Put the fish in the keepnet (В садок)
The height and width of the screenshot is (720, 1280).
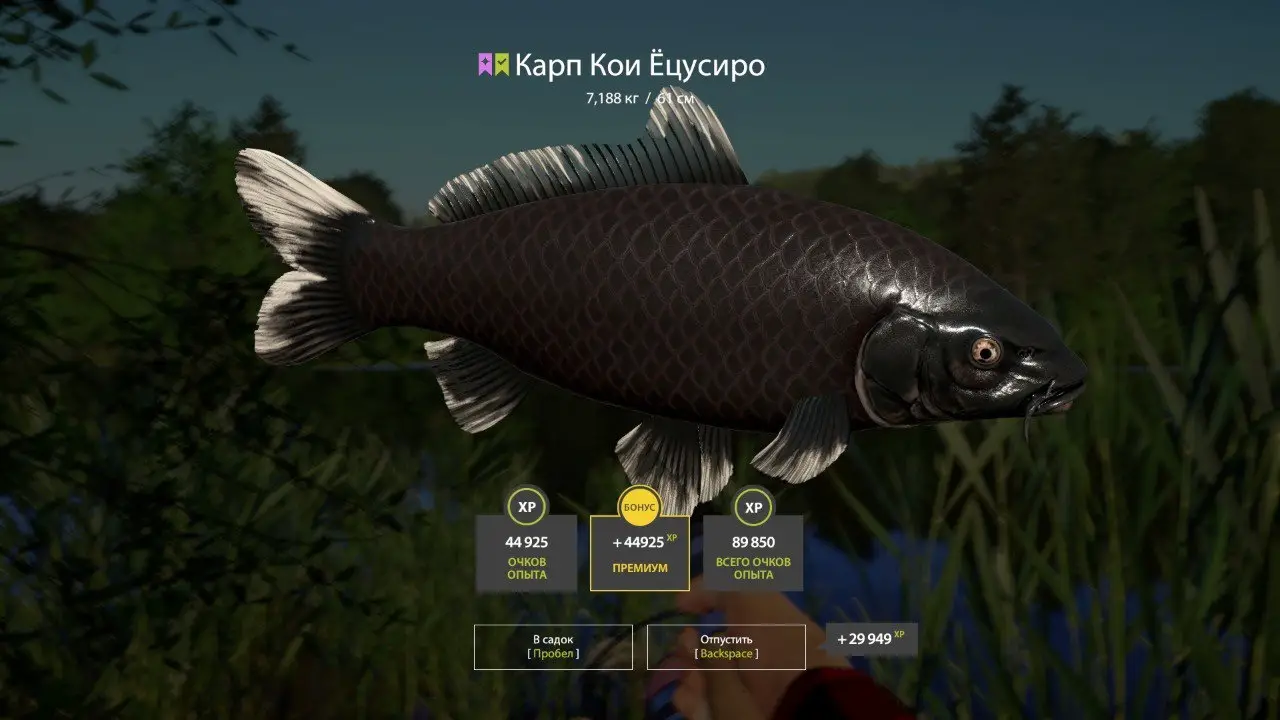pos(553,646)
